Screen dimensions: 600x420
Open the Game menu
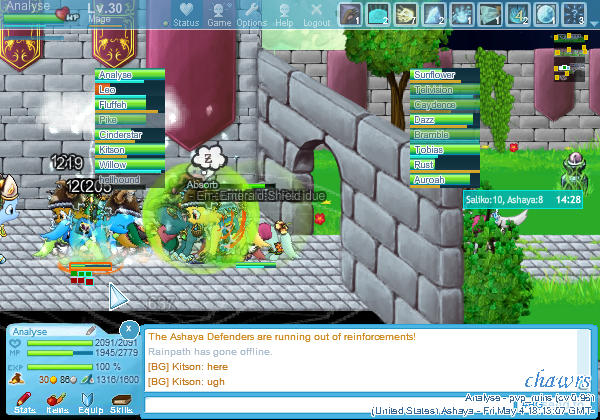(x=219, y=14)
